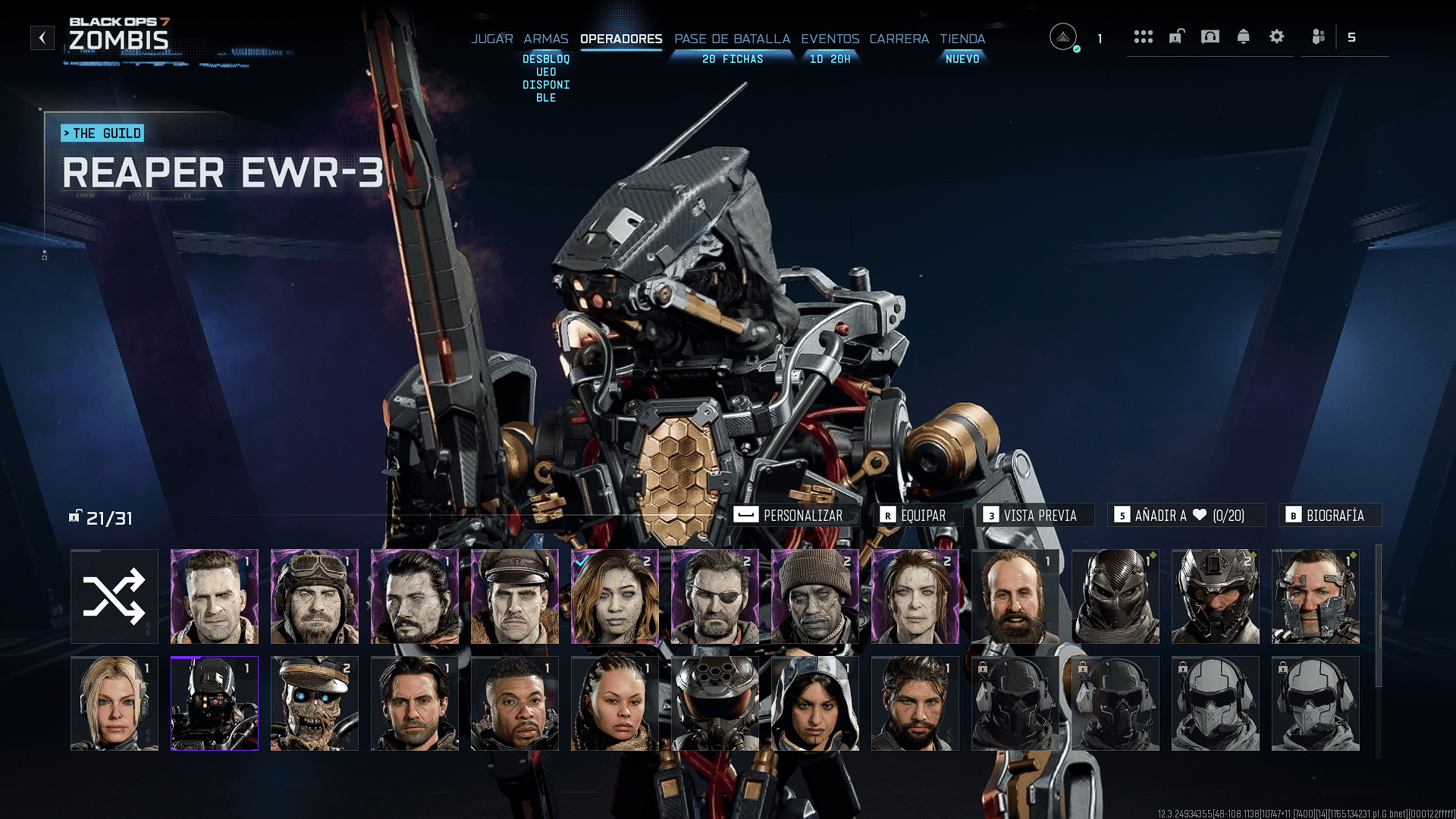Select the blonde female operator portrait

115,704
